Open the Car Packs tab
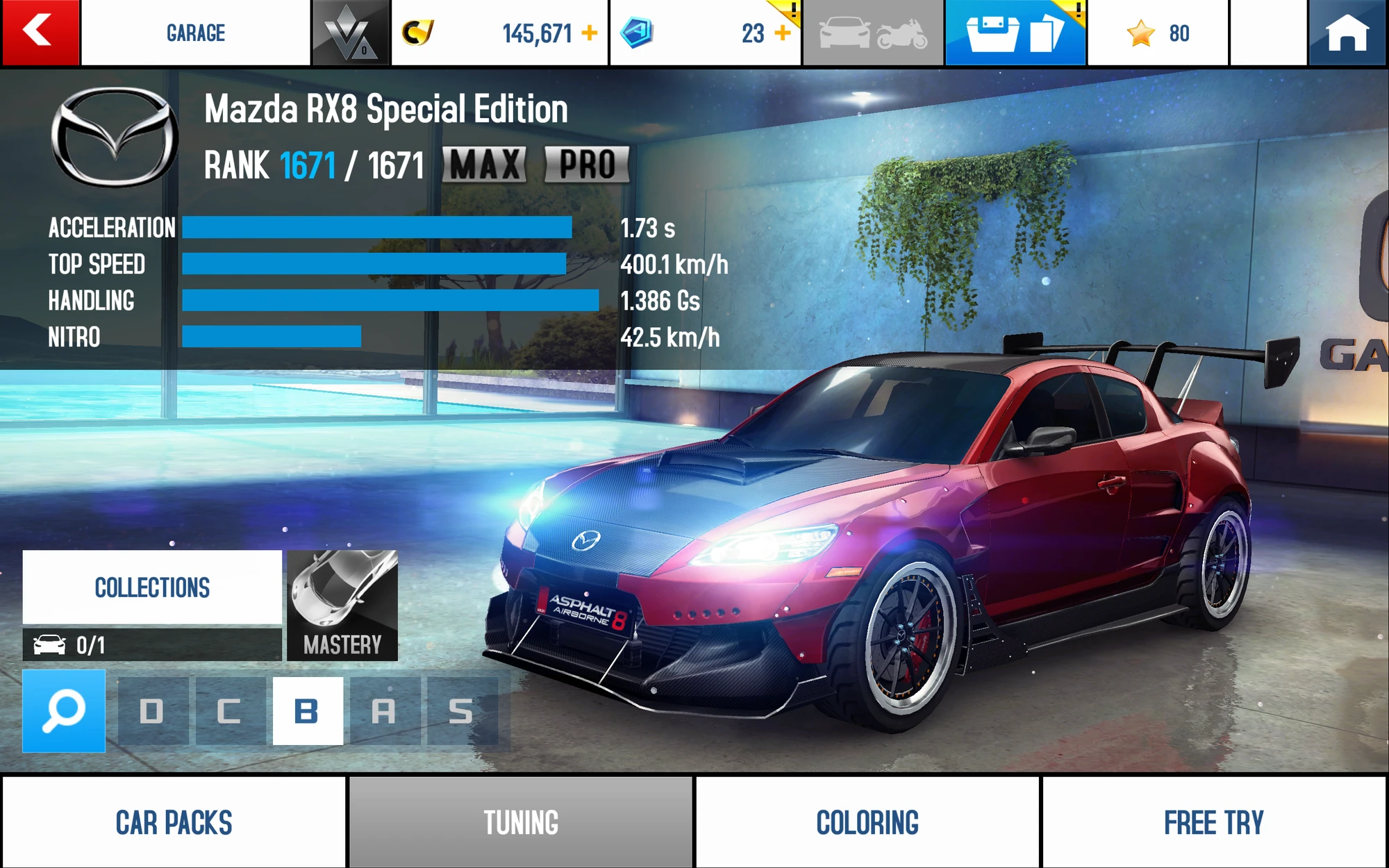The width and height of the screenshot is (1389, 868). tap(174, 821)
